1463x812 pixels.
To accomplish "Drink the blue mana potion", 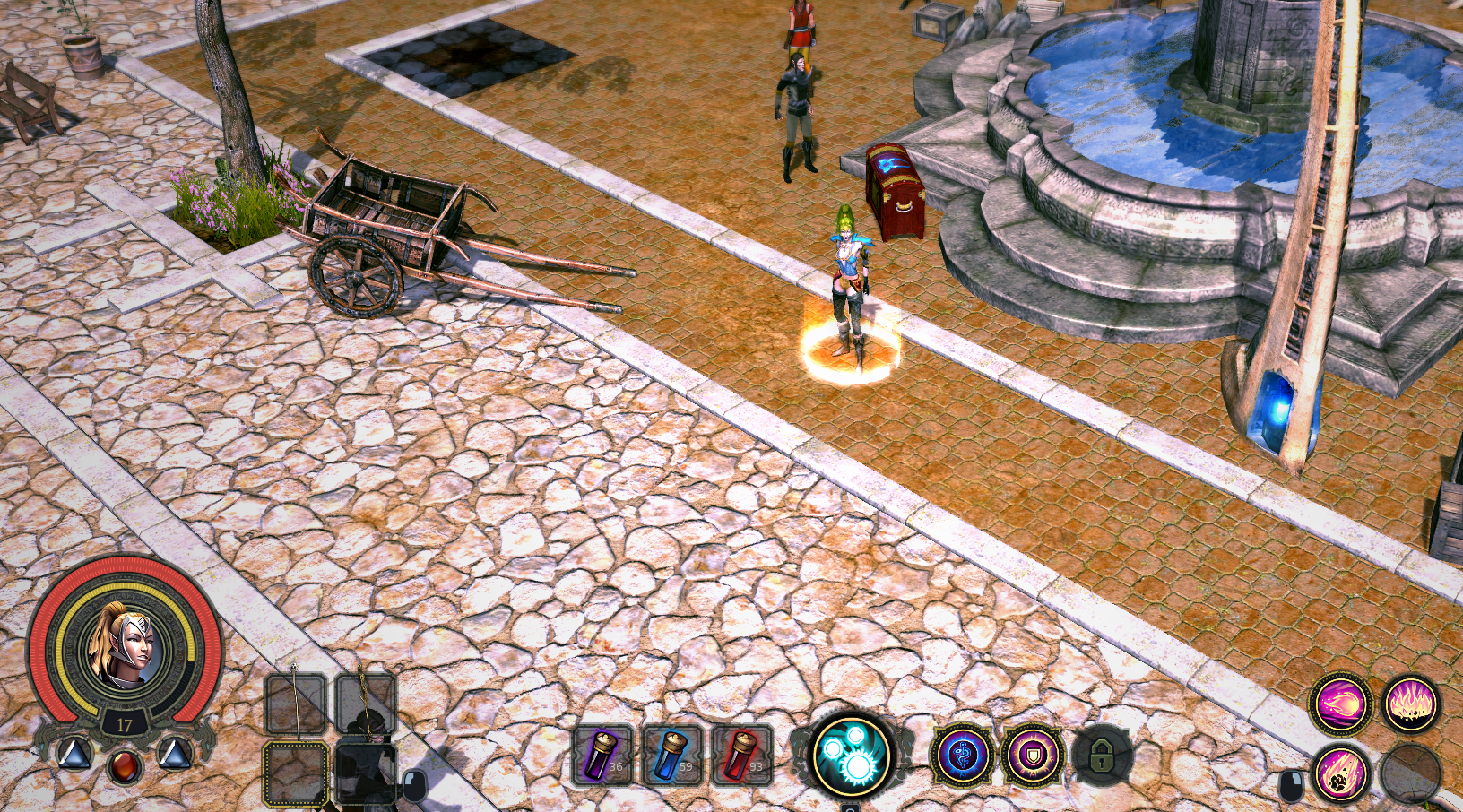I will (x=671, y=755).
